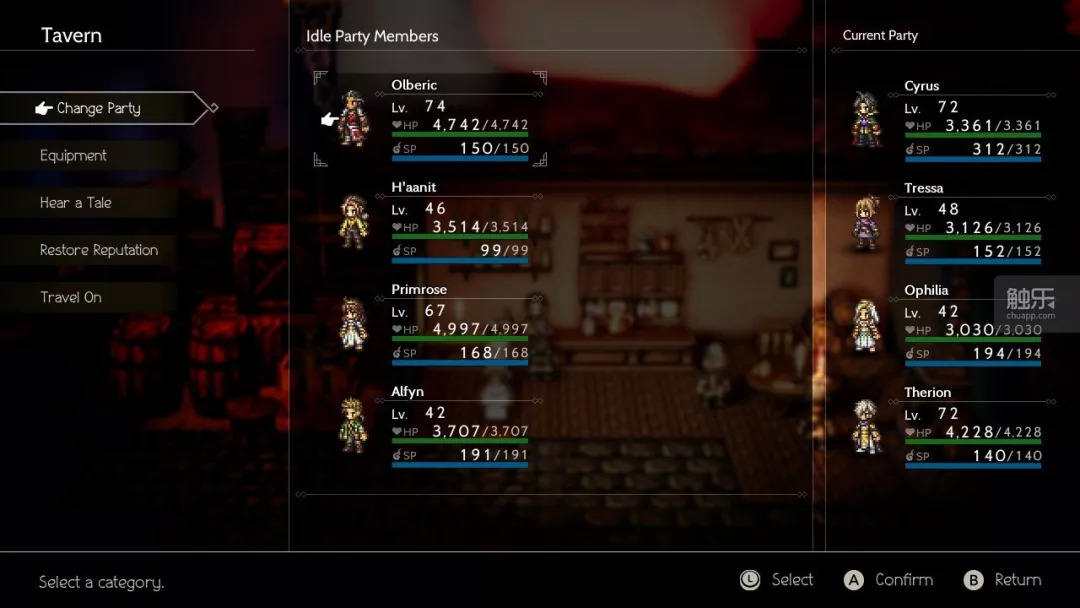1080x608 pixels.
Task: Open the Equipment menu entry
Action: point(74,156)
